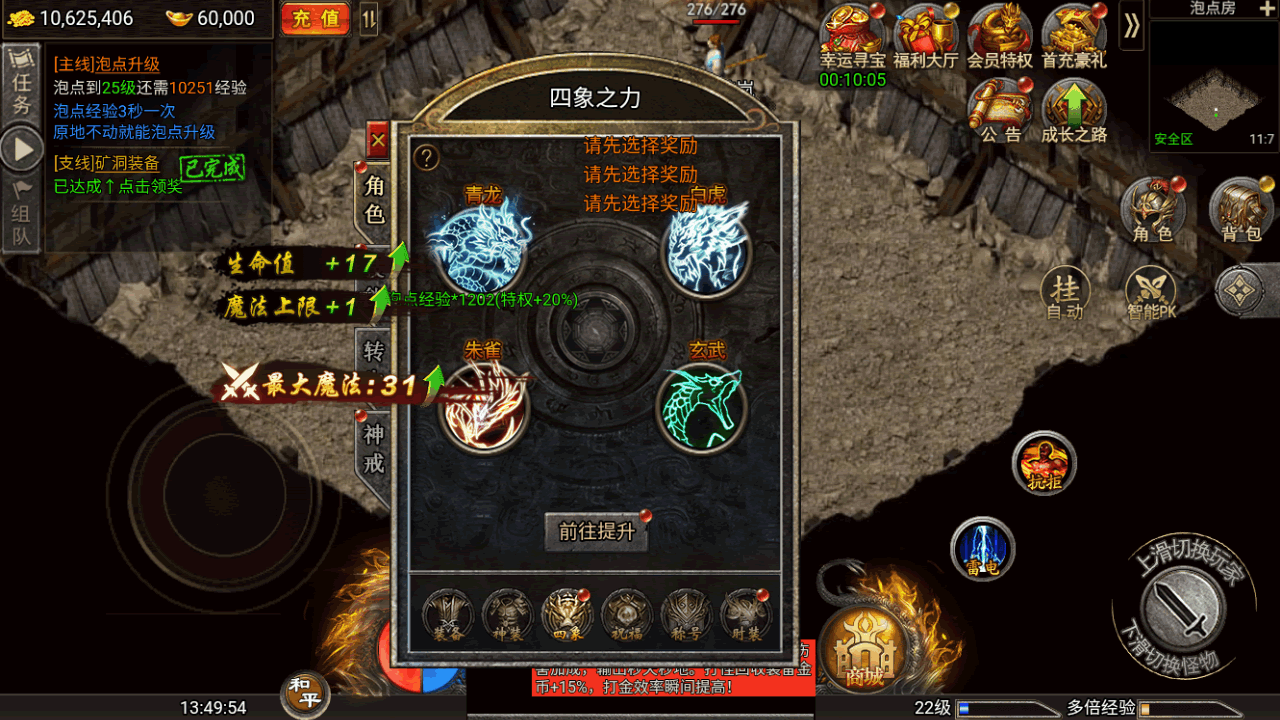Choose the 朱雀 vermilion bird emblem

coord(484,405)
